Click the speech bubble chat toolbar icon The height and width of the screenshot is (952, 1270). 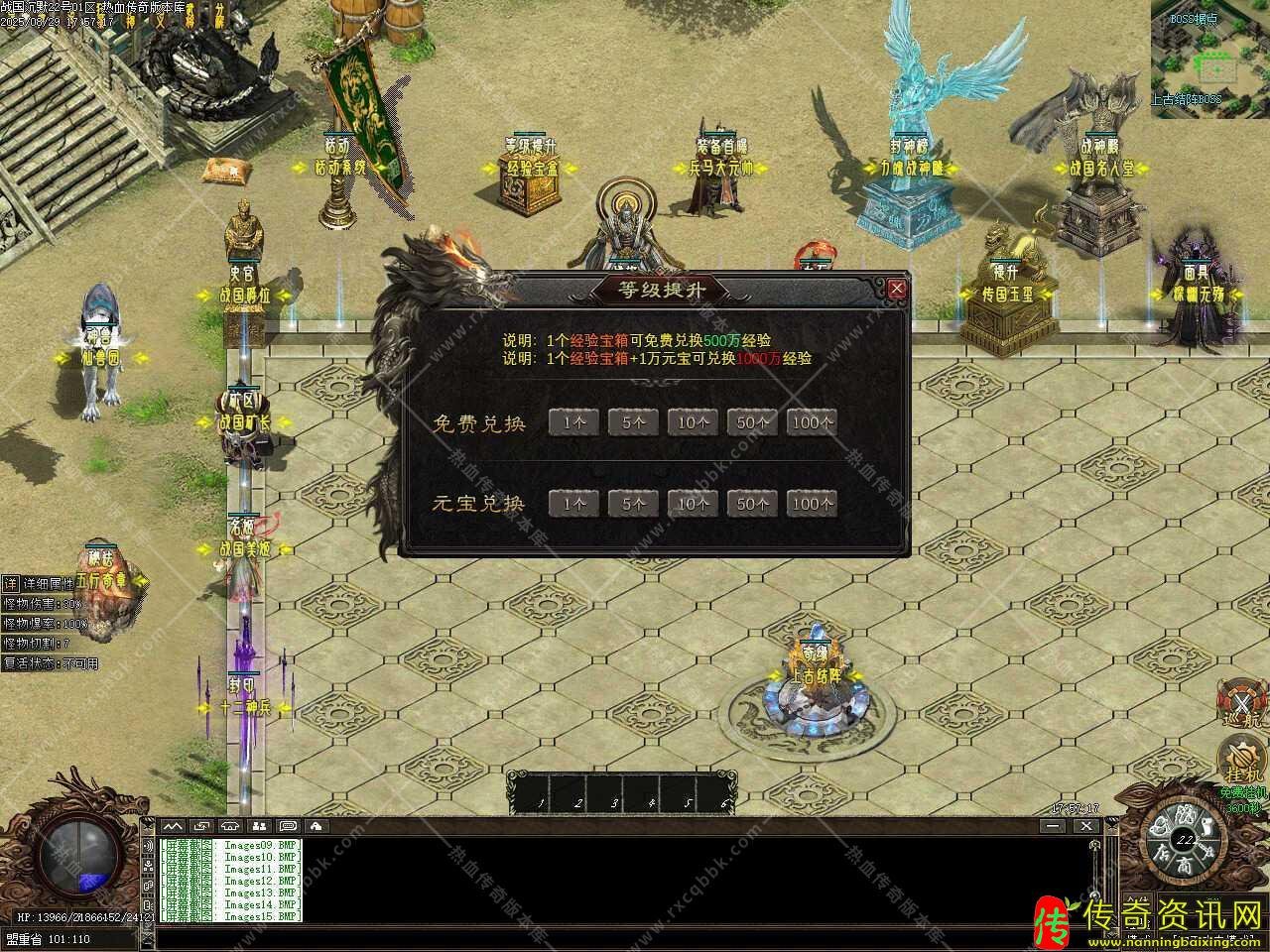288,825
